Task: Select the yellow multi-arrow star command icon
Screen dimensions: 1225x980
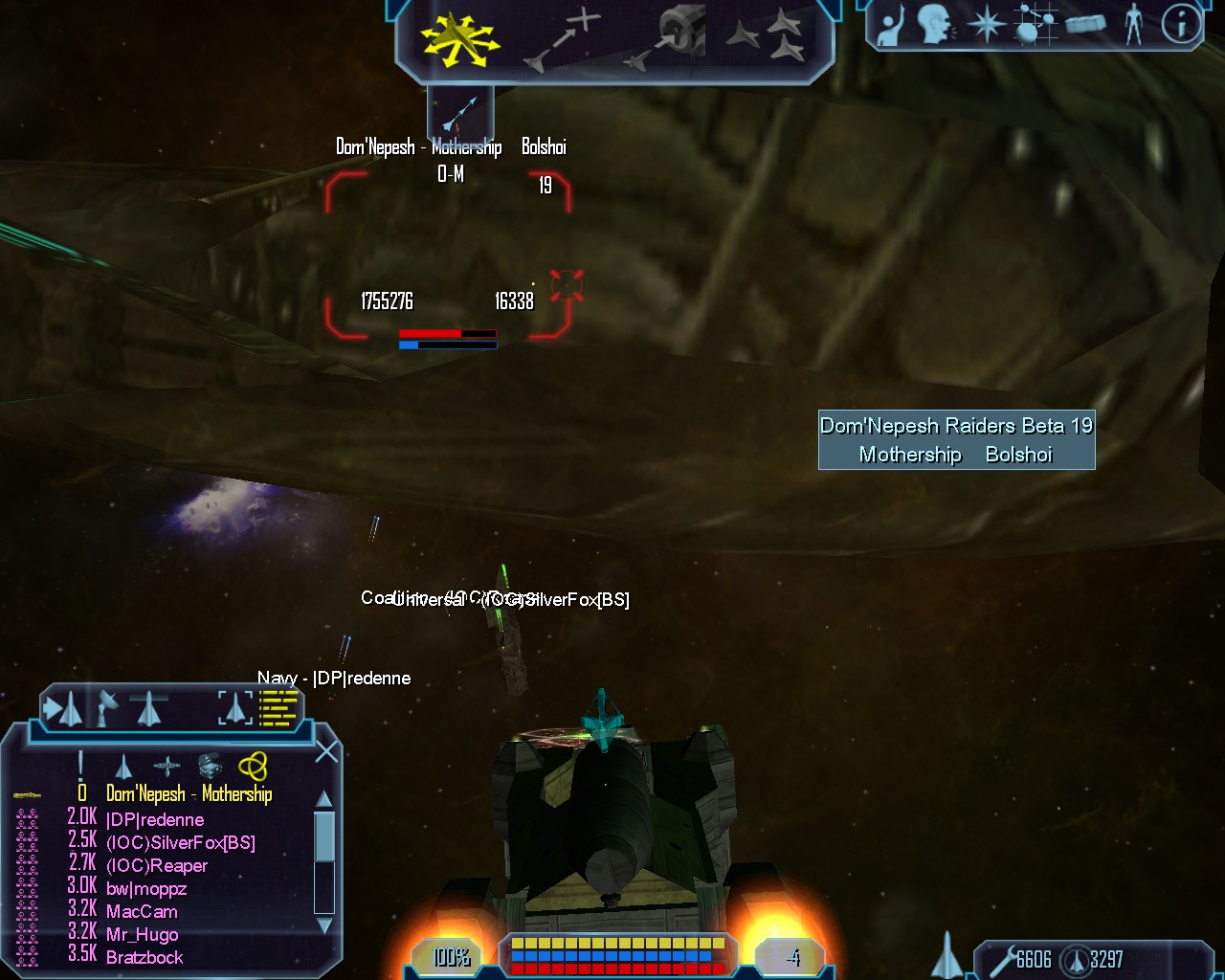Action: pos(459,40)
